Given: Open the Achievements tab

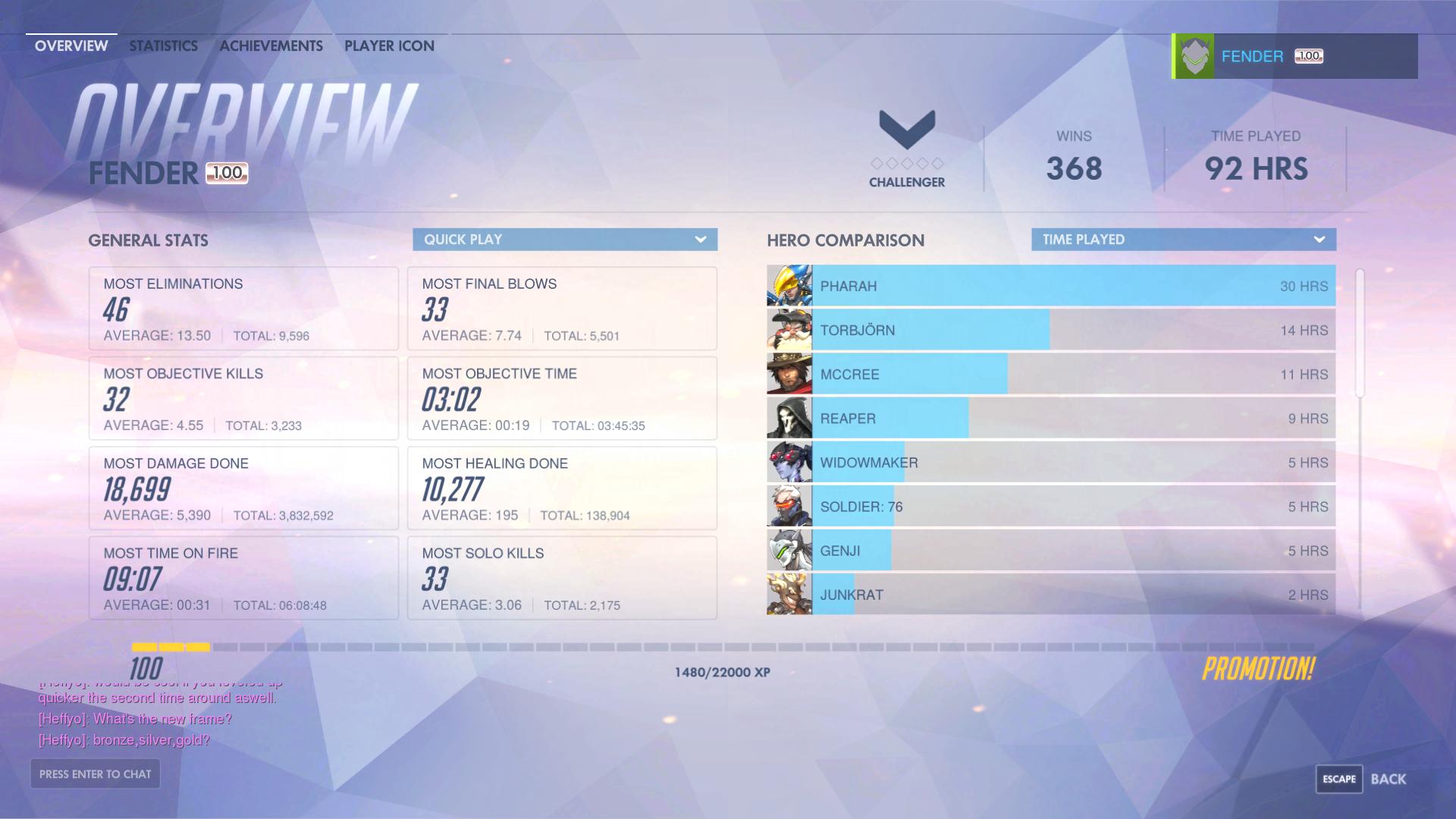Looking at the screenshot, I should [x=270, y=45].
